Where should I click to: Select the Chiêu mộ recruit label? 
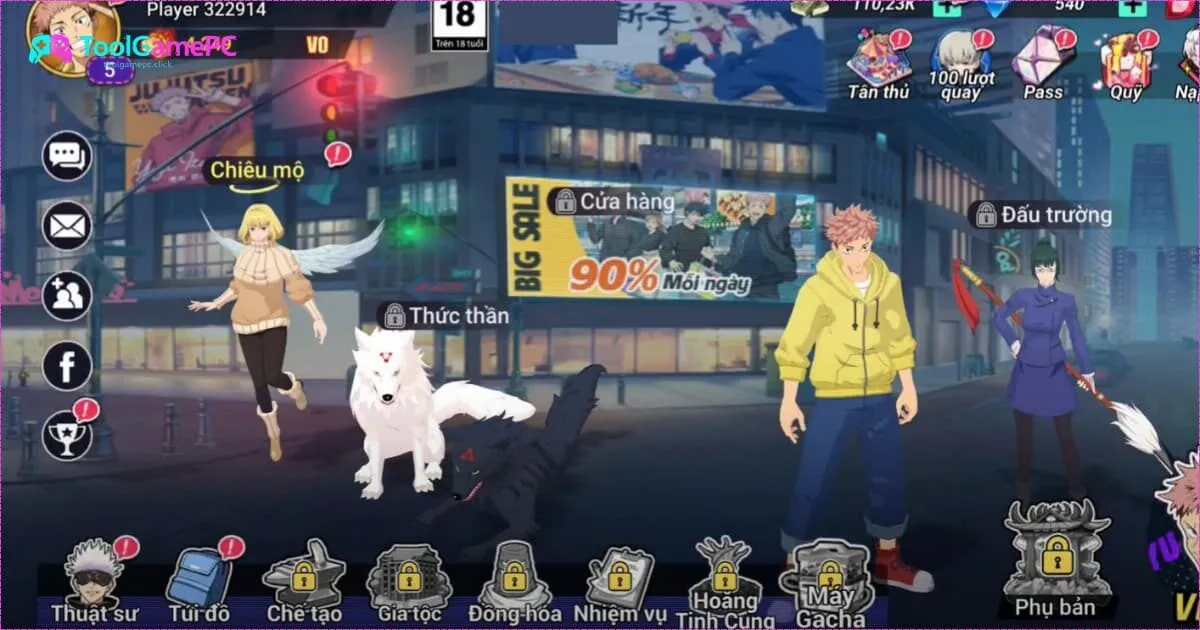click(255, 171)
